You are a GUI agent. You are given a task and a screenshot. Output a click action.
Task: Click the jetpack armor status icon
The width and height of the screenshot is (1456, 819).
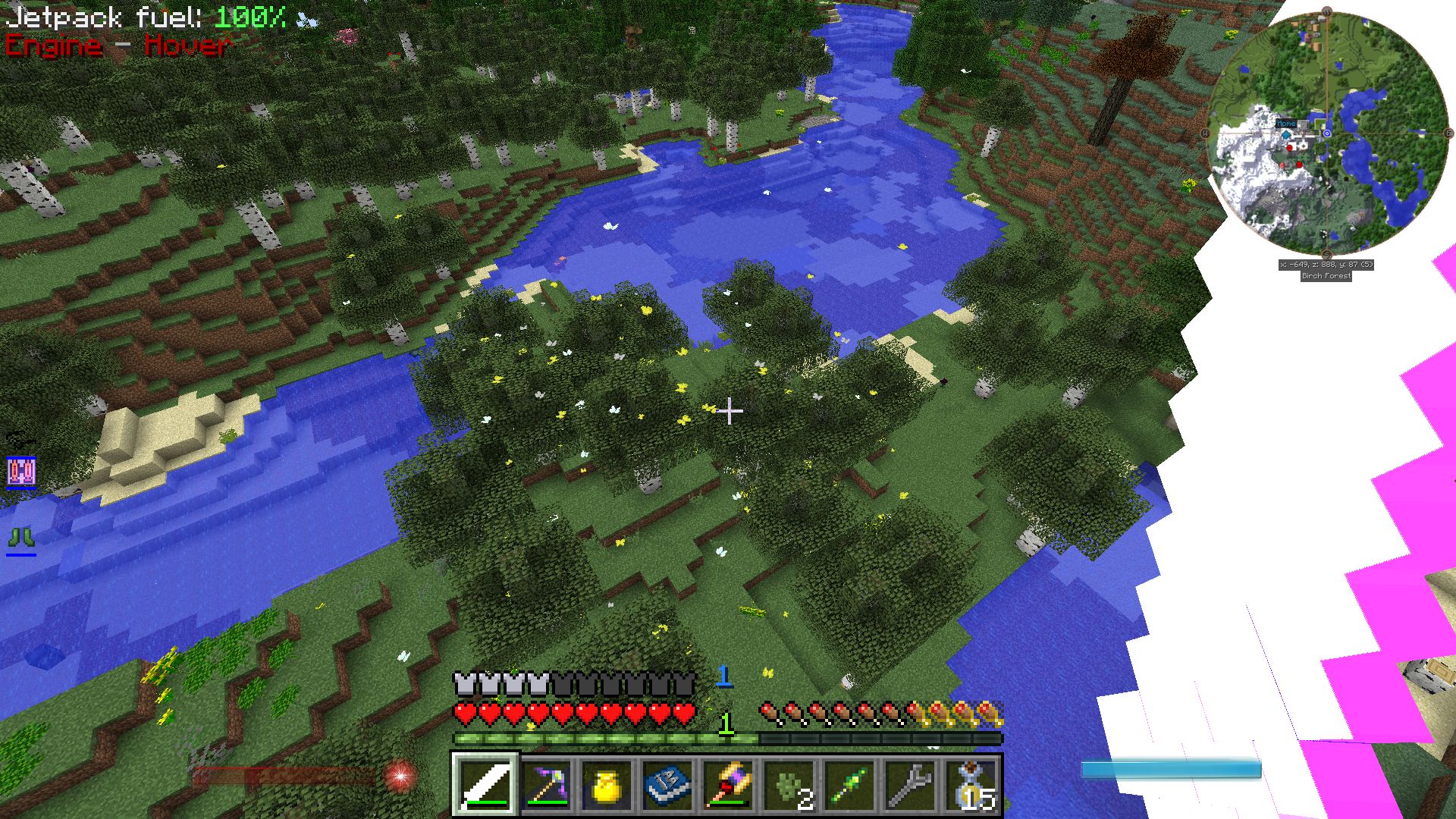point(21,472)
